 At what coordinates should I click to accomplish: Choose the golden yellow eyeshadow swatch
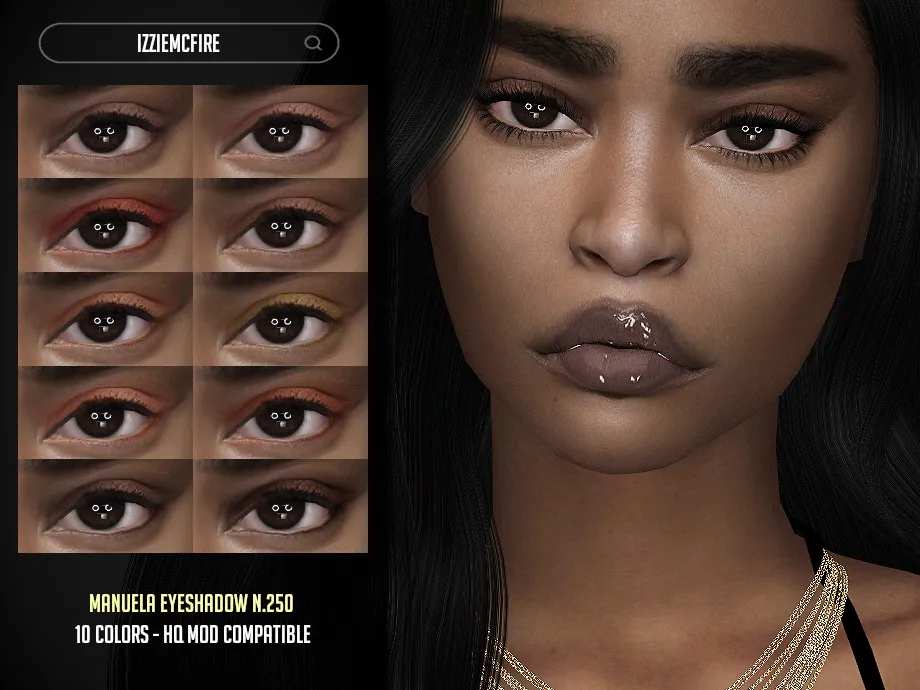click(x=280, y=319)
